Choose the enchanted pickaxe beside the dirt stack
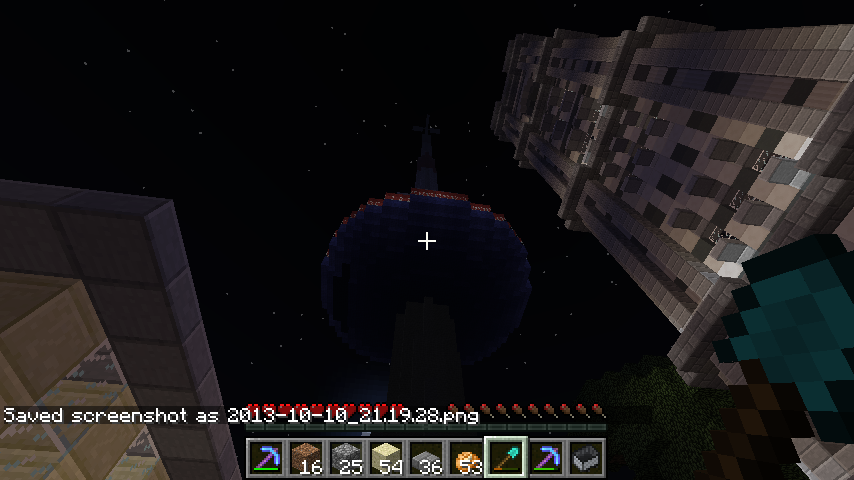 coord(264,458)
